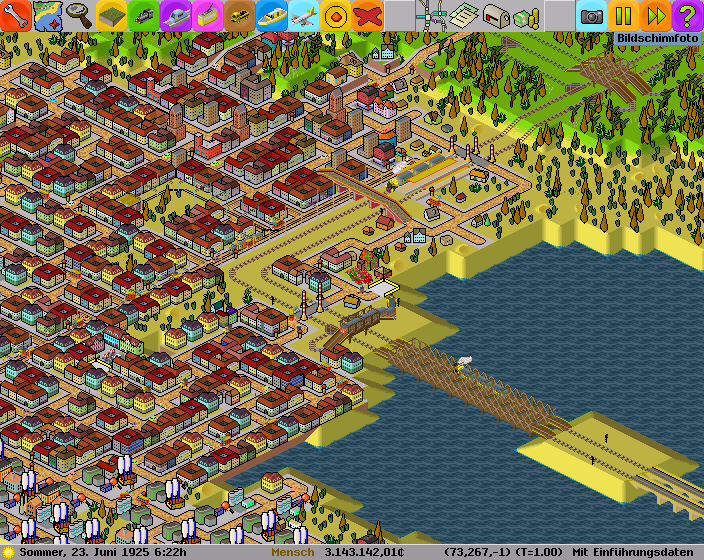Open the ship and harbour tools
This screenshot has height=560, width=704.
[x=272, y=16]
